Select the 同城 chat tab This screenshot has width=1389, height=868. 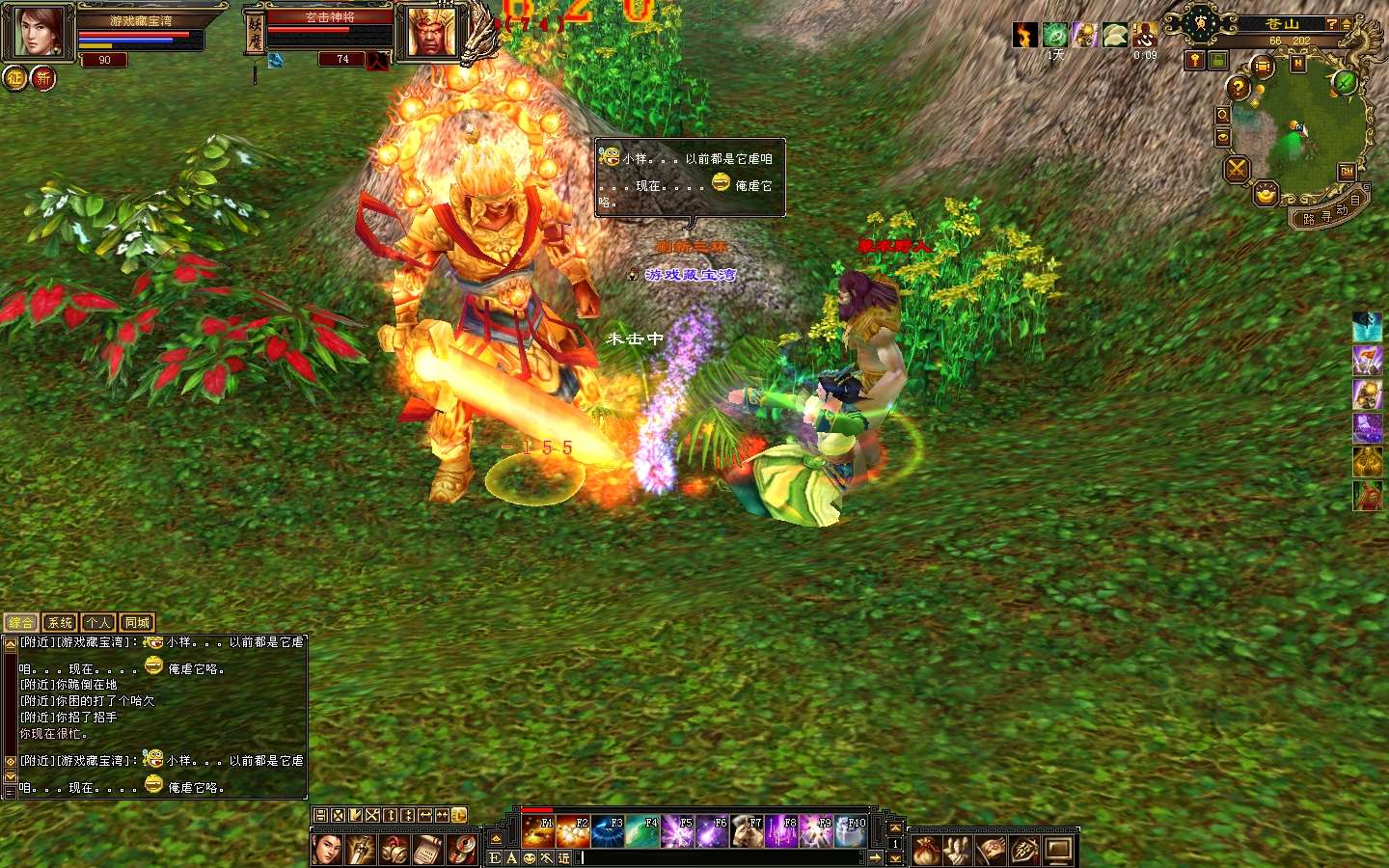(137, 623)
